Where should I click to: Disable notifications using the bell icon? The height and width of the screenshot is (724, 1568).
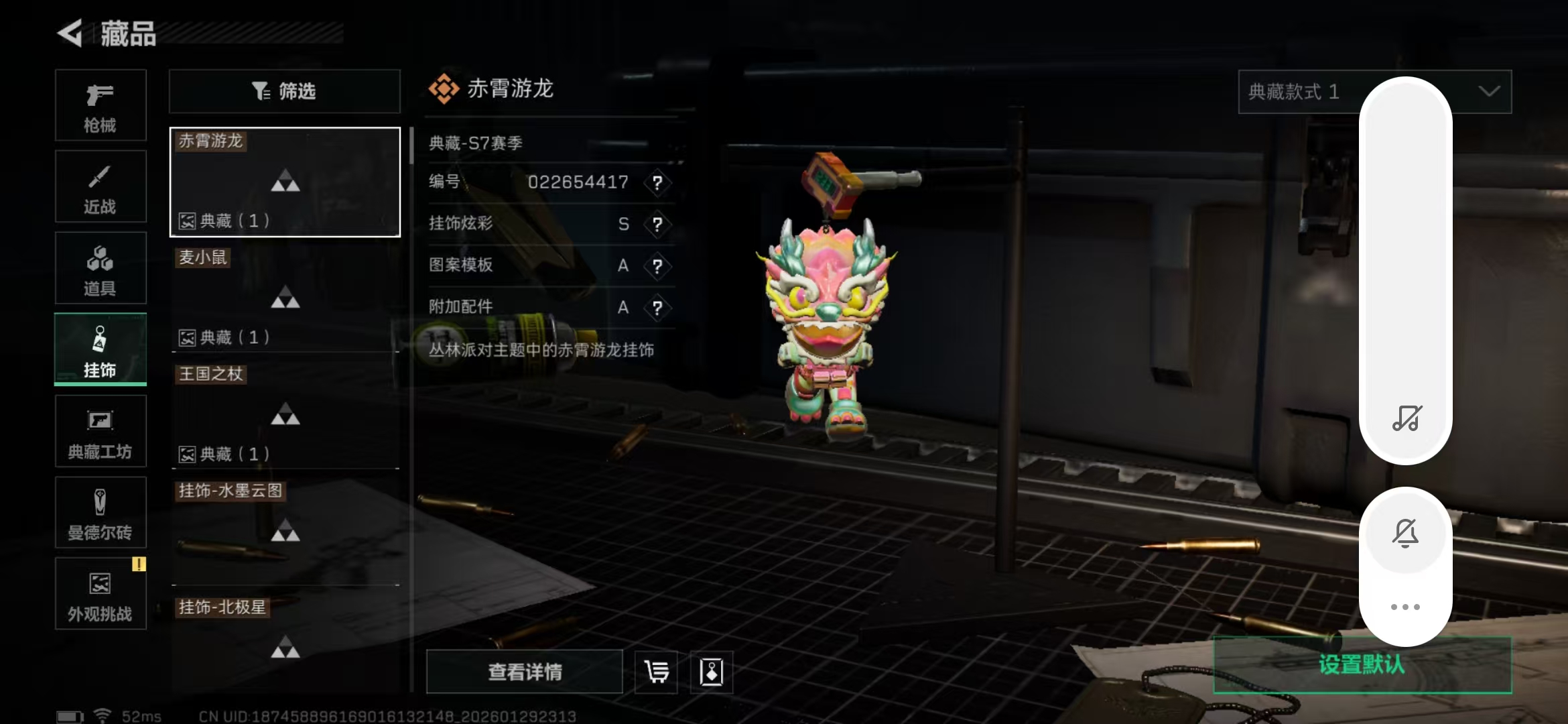point(1405,533)
